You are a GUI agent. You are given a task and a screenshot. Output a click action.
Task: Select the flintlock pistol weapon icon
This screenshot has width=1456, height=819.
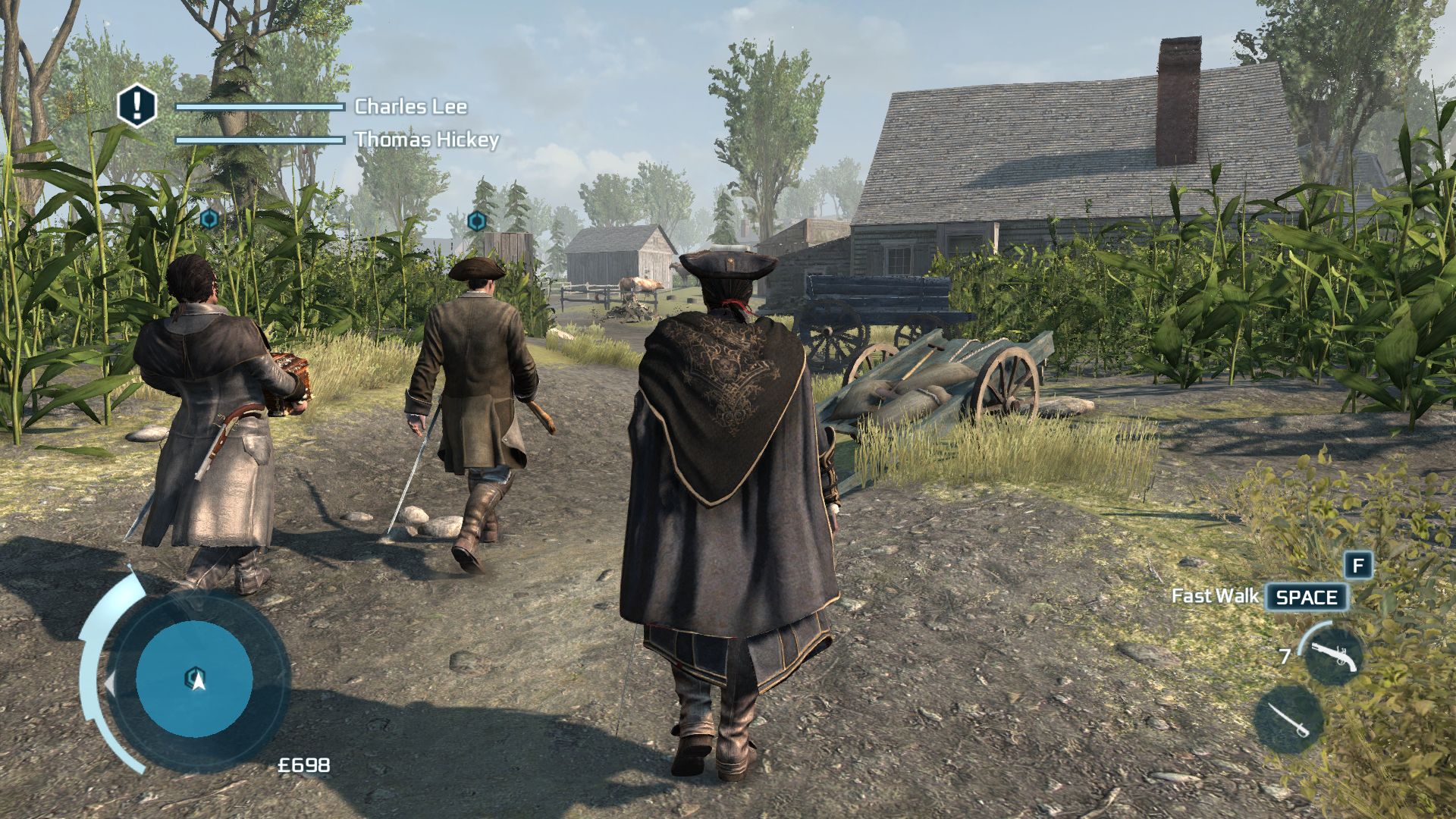(x=1333, y=657)
